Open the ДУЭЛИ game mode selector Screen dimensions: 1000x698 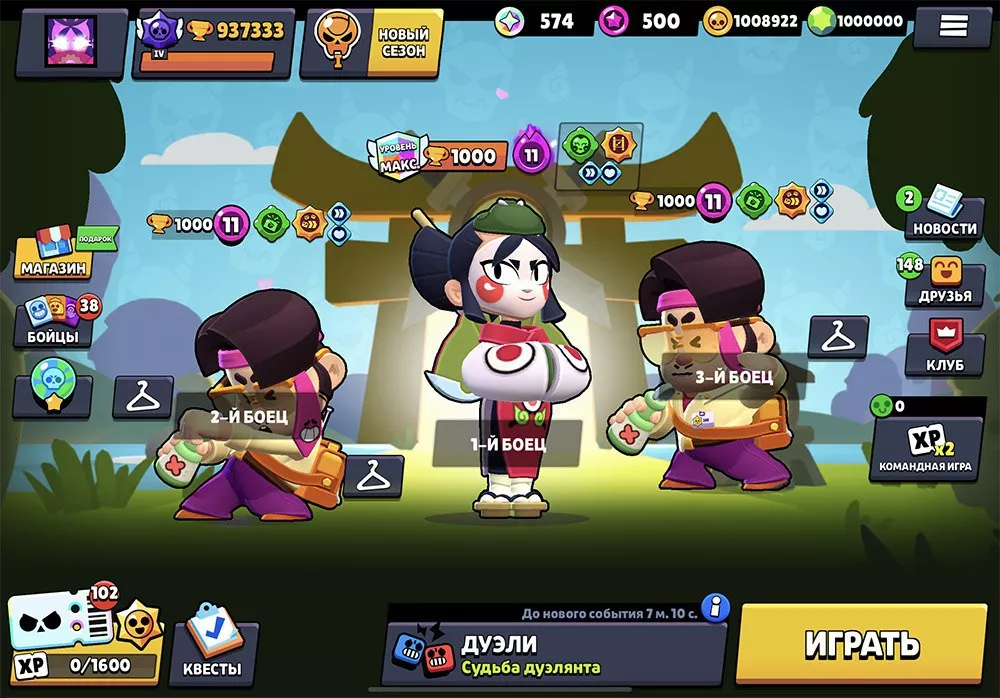[555, 653]
